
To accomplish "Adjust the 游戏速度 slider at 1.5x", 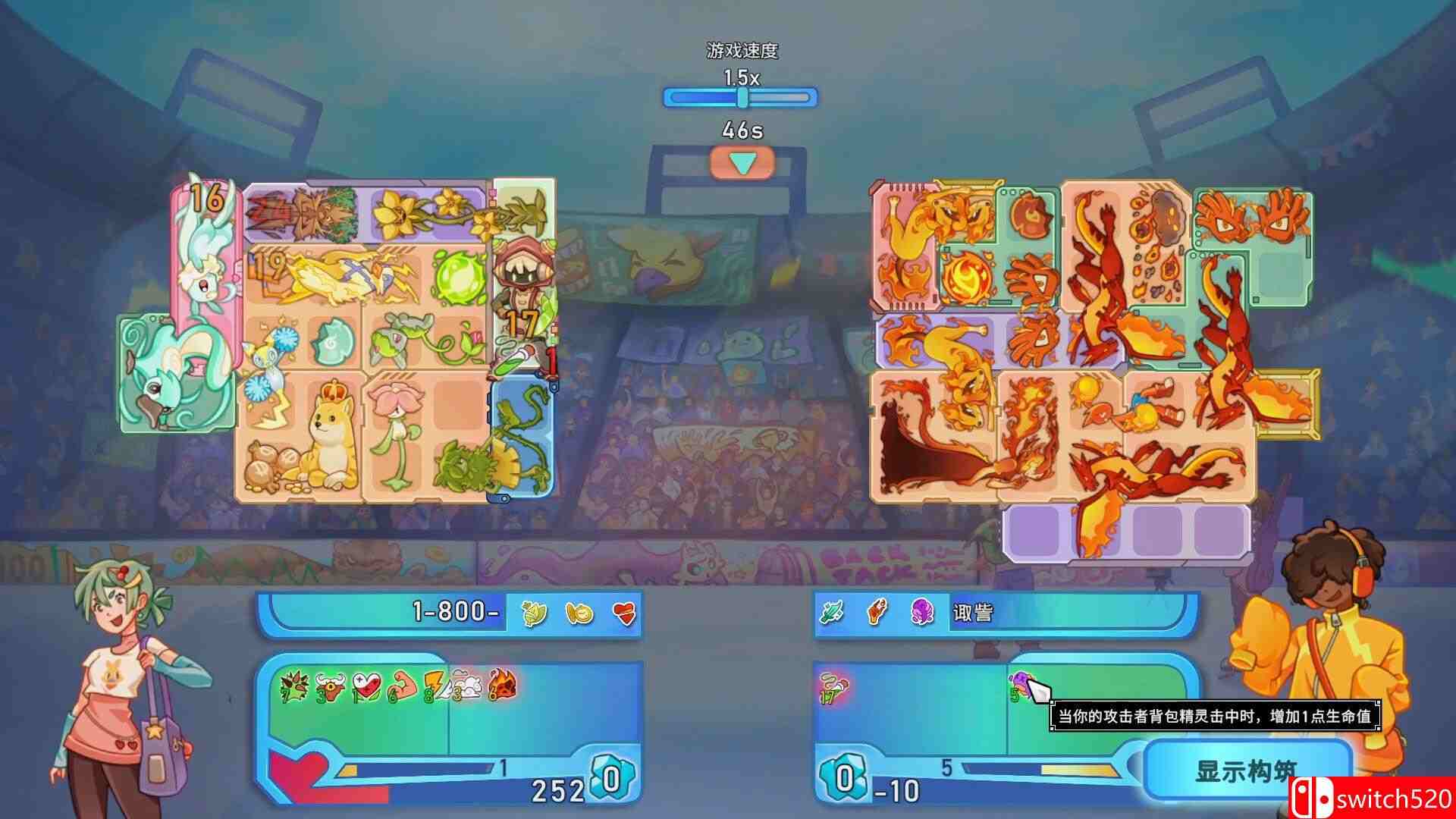I will coord(741,96).
